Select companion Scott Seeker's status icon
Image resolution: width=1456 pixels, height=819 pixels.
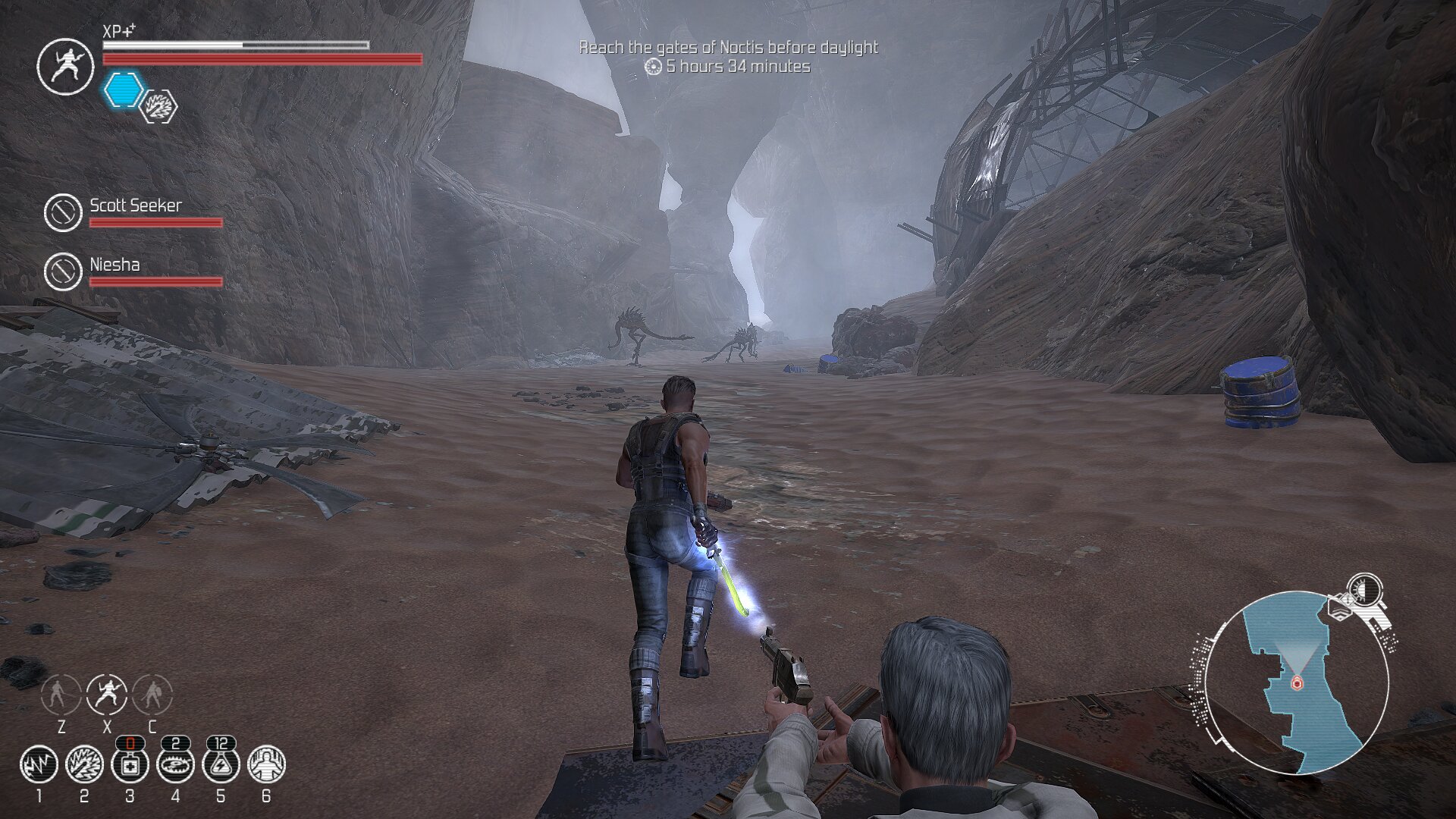(x=63, y=212)
